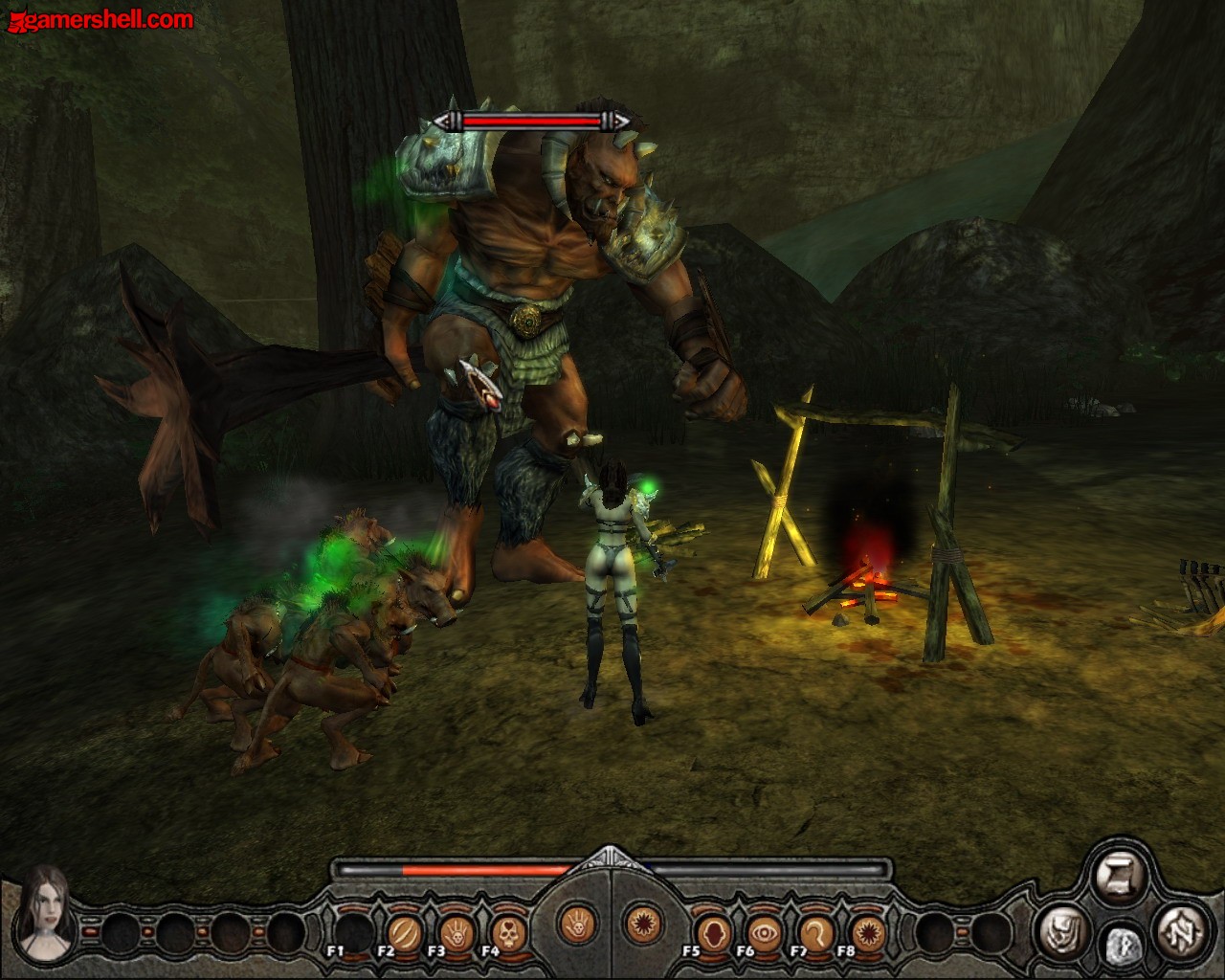Image resolution: width=1225 pixels, height=980 pixels.
Task: Select the right active dark star spell
Action: click(x=642, y=924)
